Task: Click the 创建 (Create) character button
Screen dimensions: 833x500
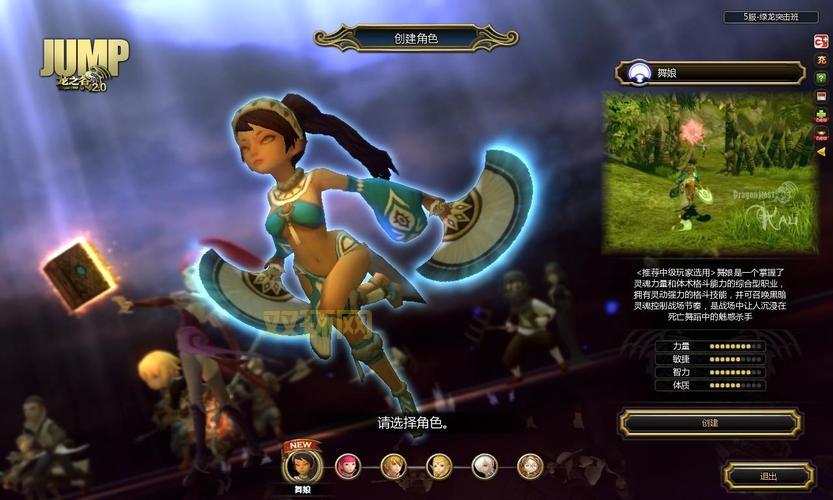Action: pos(710,423)
